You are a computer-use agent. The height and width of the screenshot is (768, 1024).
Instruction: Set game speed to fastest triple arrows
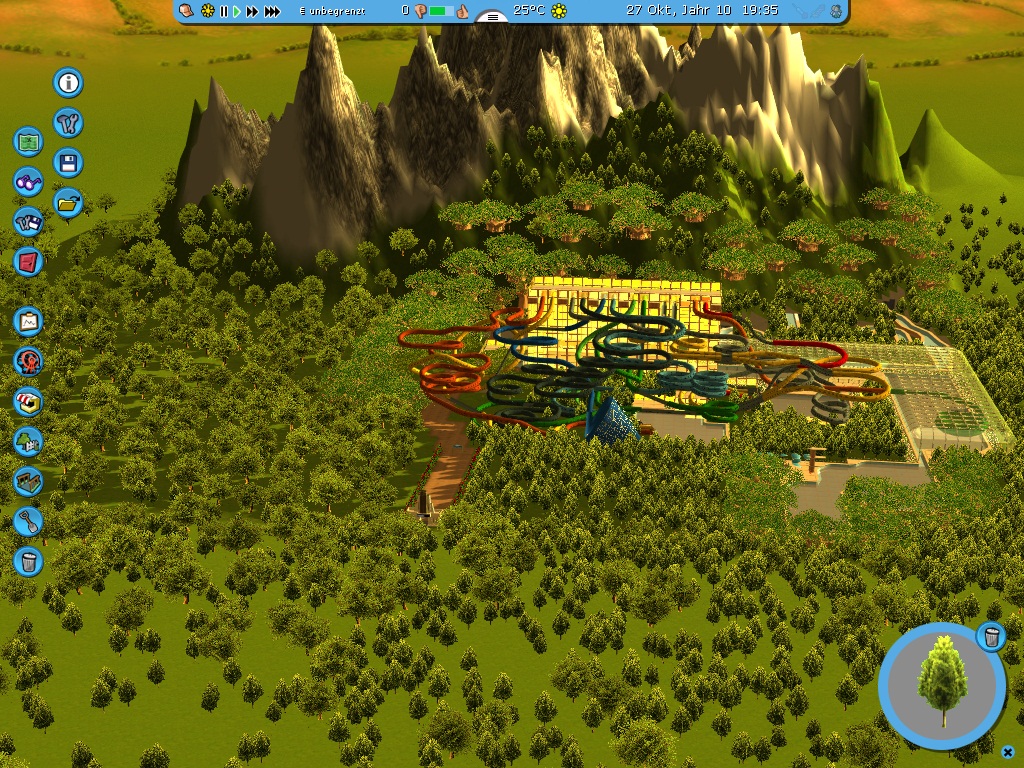(272, 11)
